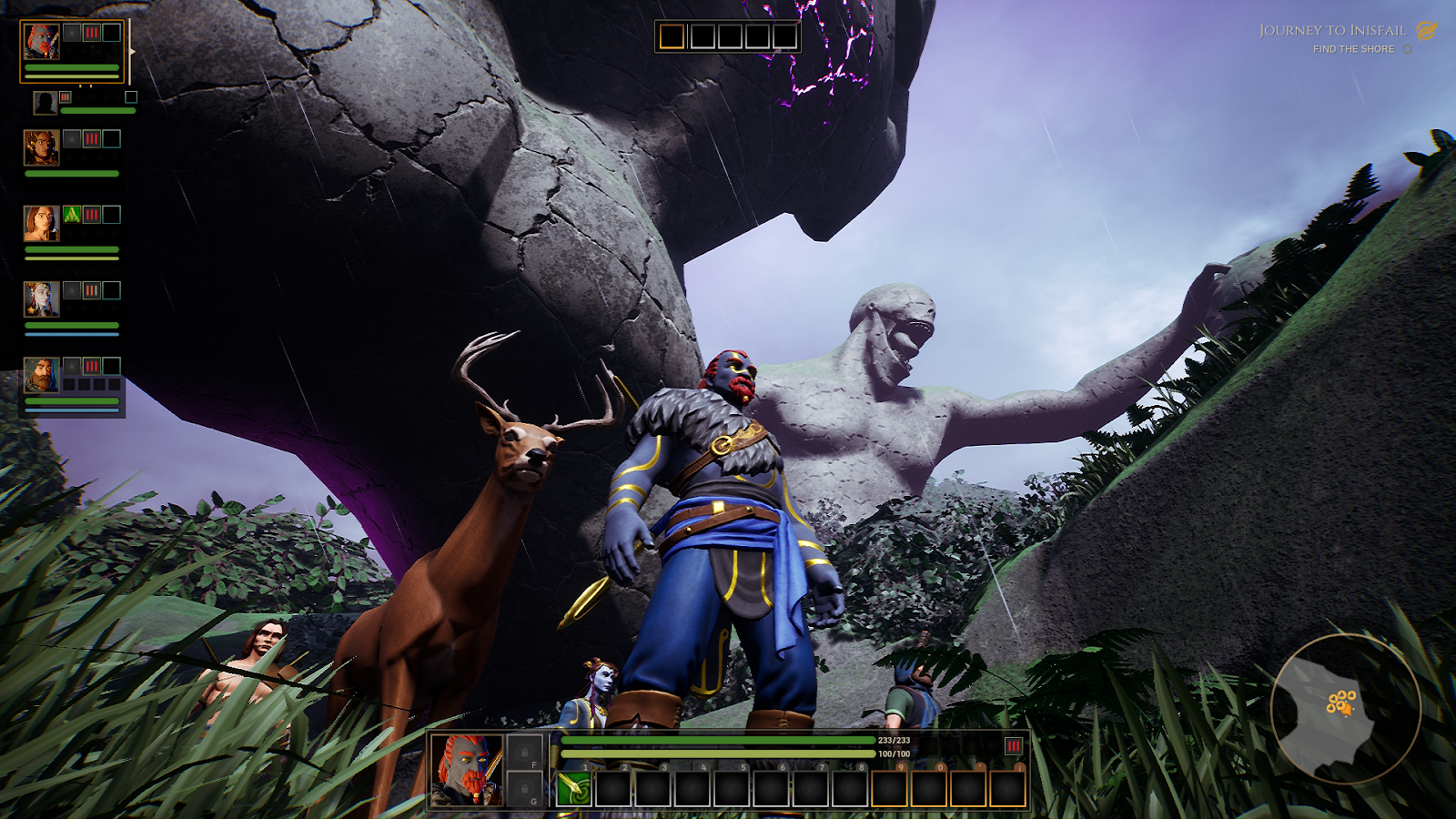Image resolution: width=1456 pixels, height=819 pixels.
Task: Click the locked G ability slot
Action: coord(525,789)
